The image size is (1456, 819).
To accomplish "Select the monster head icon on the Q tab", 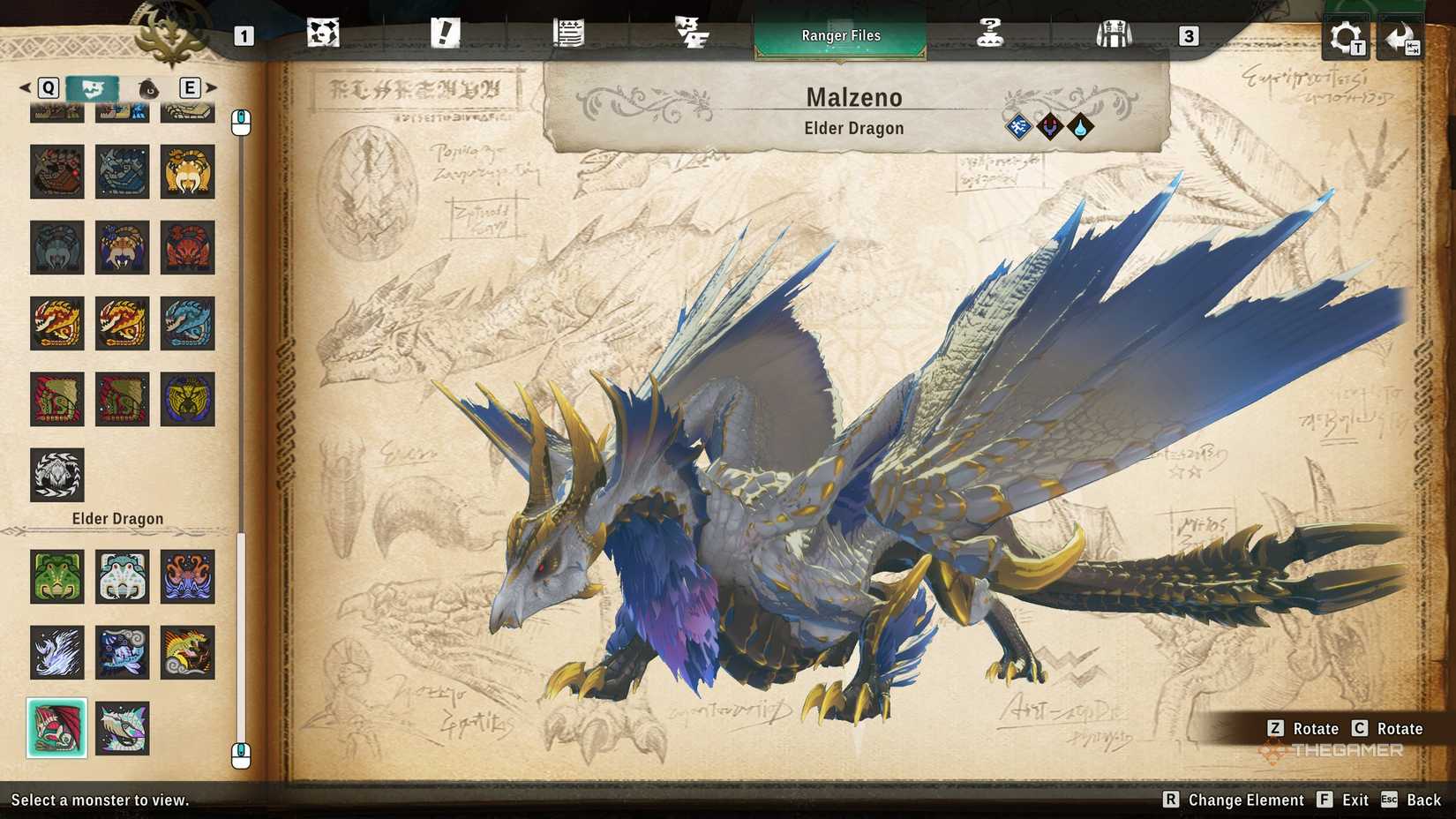I will [92, 88].
